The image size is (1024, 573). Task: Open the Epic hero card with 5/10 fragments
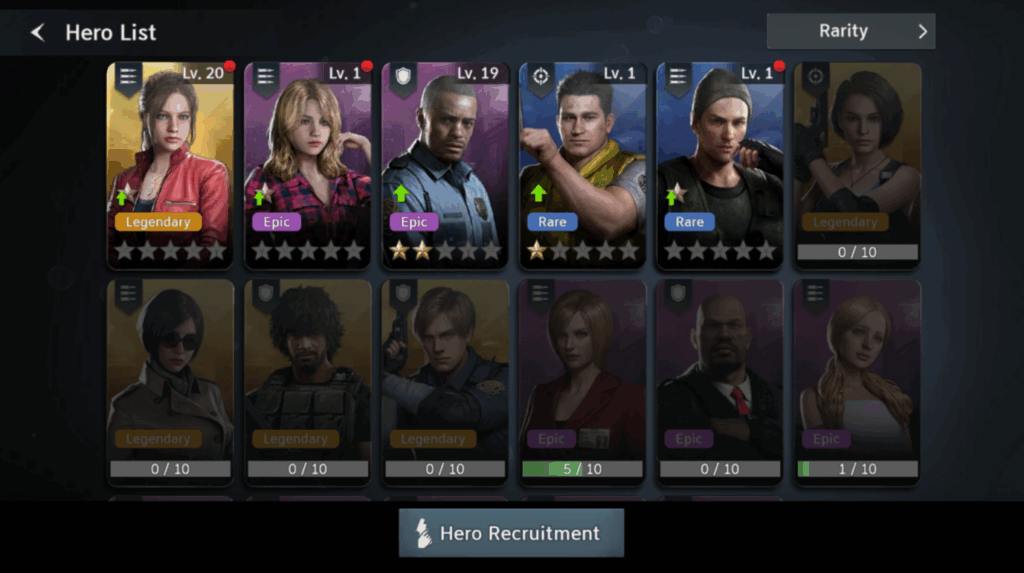(582, 381)
